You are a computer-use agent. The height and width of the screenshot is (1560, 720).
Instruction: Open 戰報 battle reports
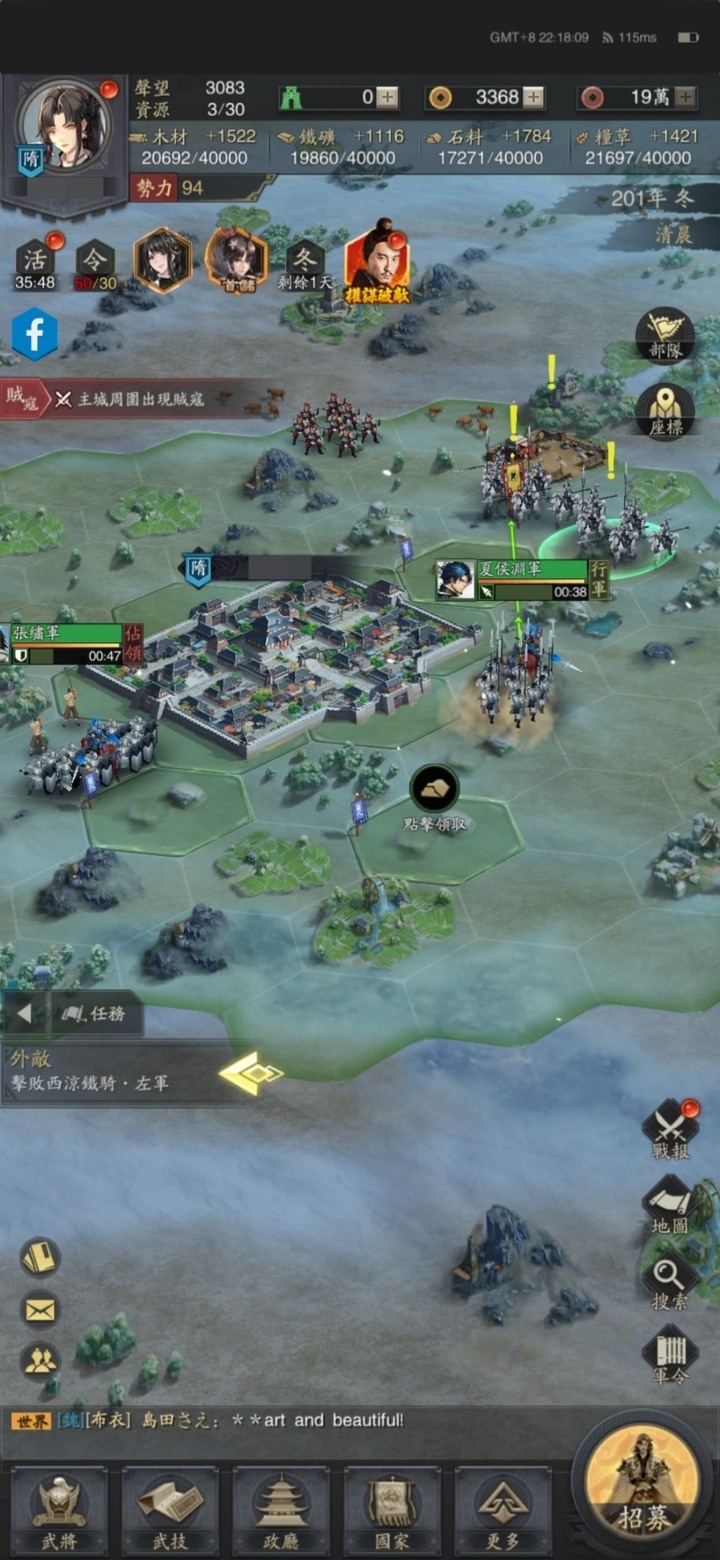tap(670, 1130)
